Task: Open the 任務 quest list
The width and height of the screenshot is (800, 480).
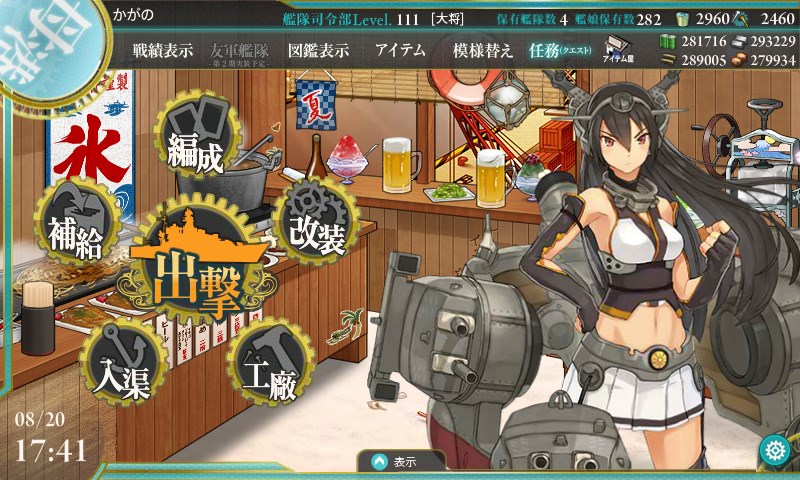Action: point(561,50)
